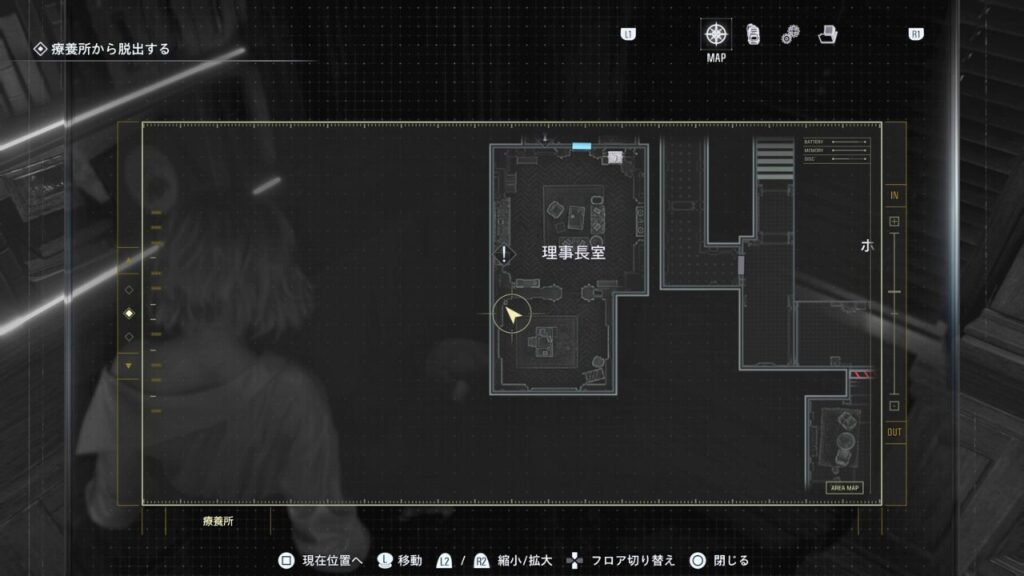Click the red locked door marker
The width and height of the screenshot is (1024, 576).
[861, 375]
